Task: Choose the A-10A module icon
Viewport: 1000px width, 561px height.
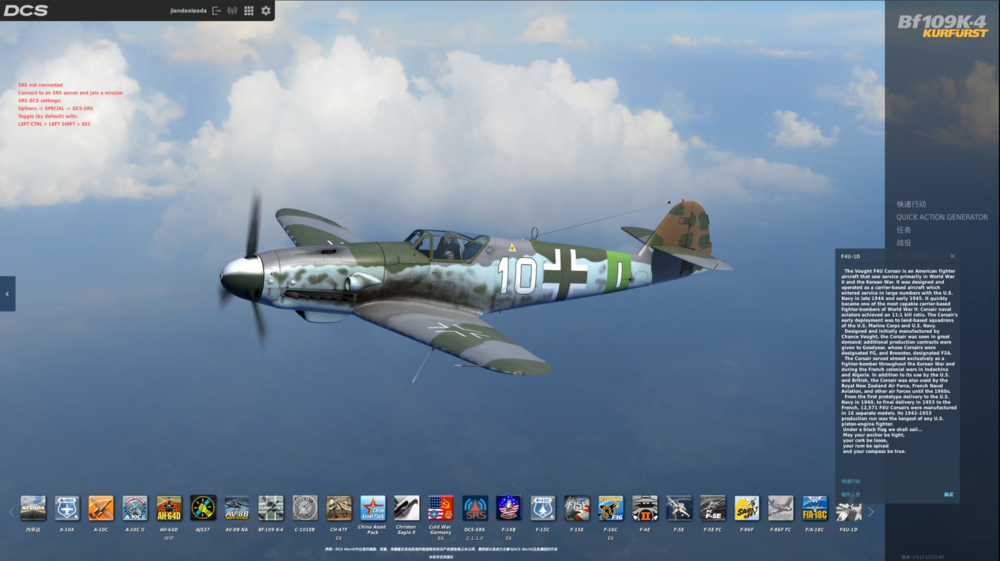Action: point(67,508)
